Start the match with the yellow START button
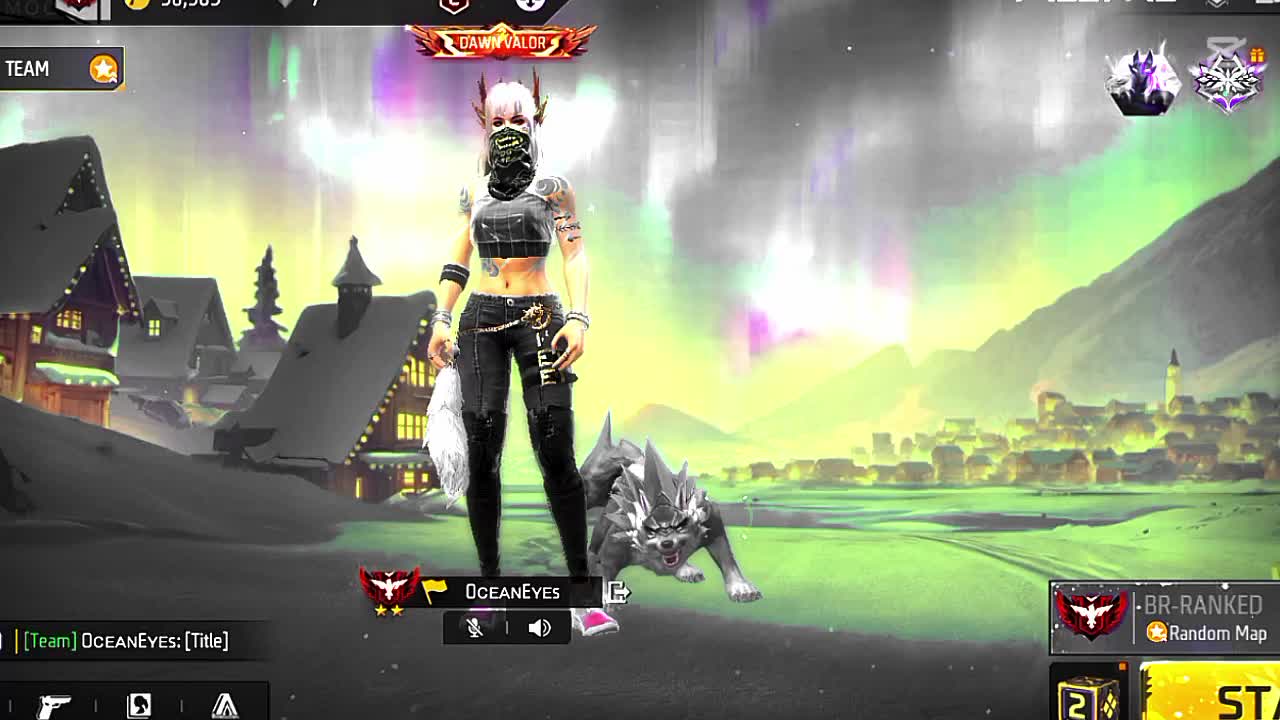The width and height of the screenshot is (1280, 720). point(1214,695)
